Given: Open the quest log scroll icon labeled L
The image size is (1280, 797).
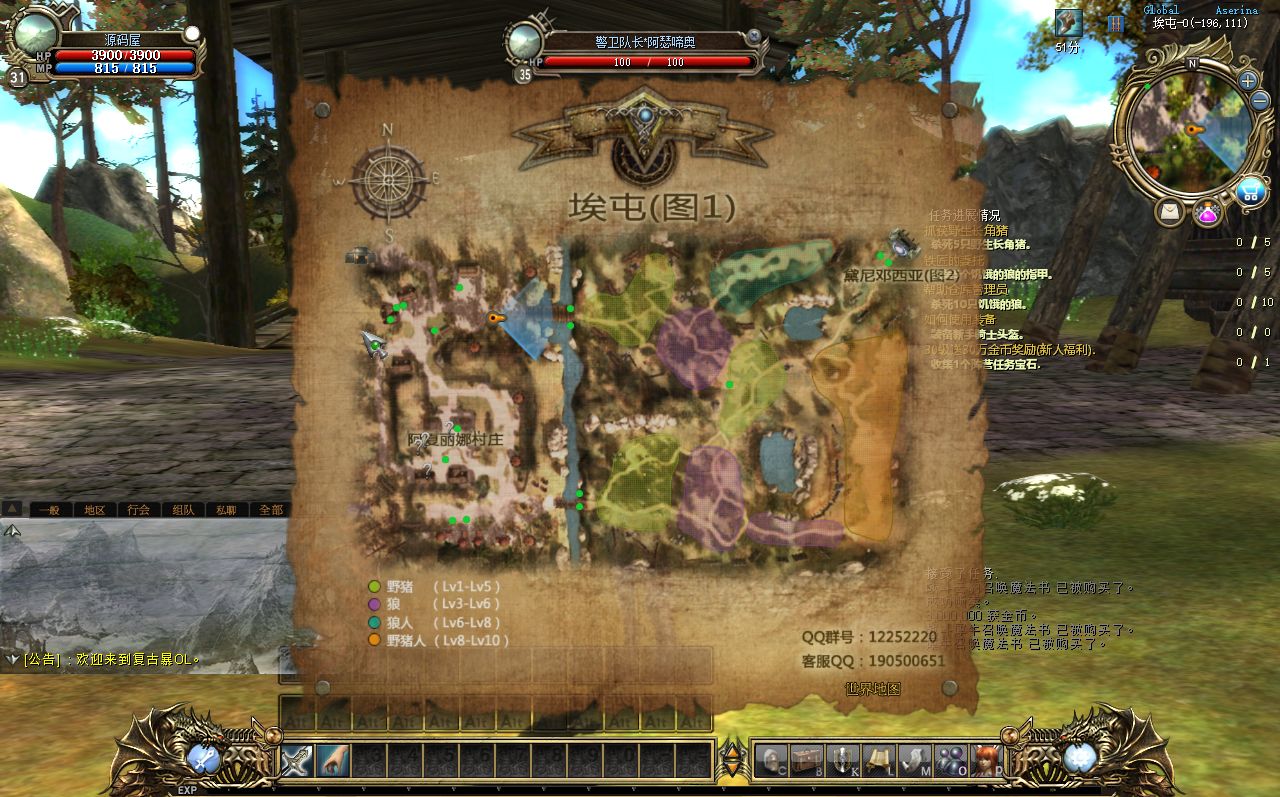Looking at the screenshot, I should point(878,760).
